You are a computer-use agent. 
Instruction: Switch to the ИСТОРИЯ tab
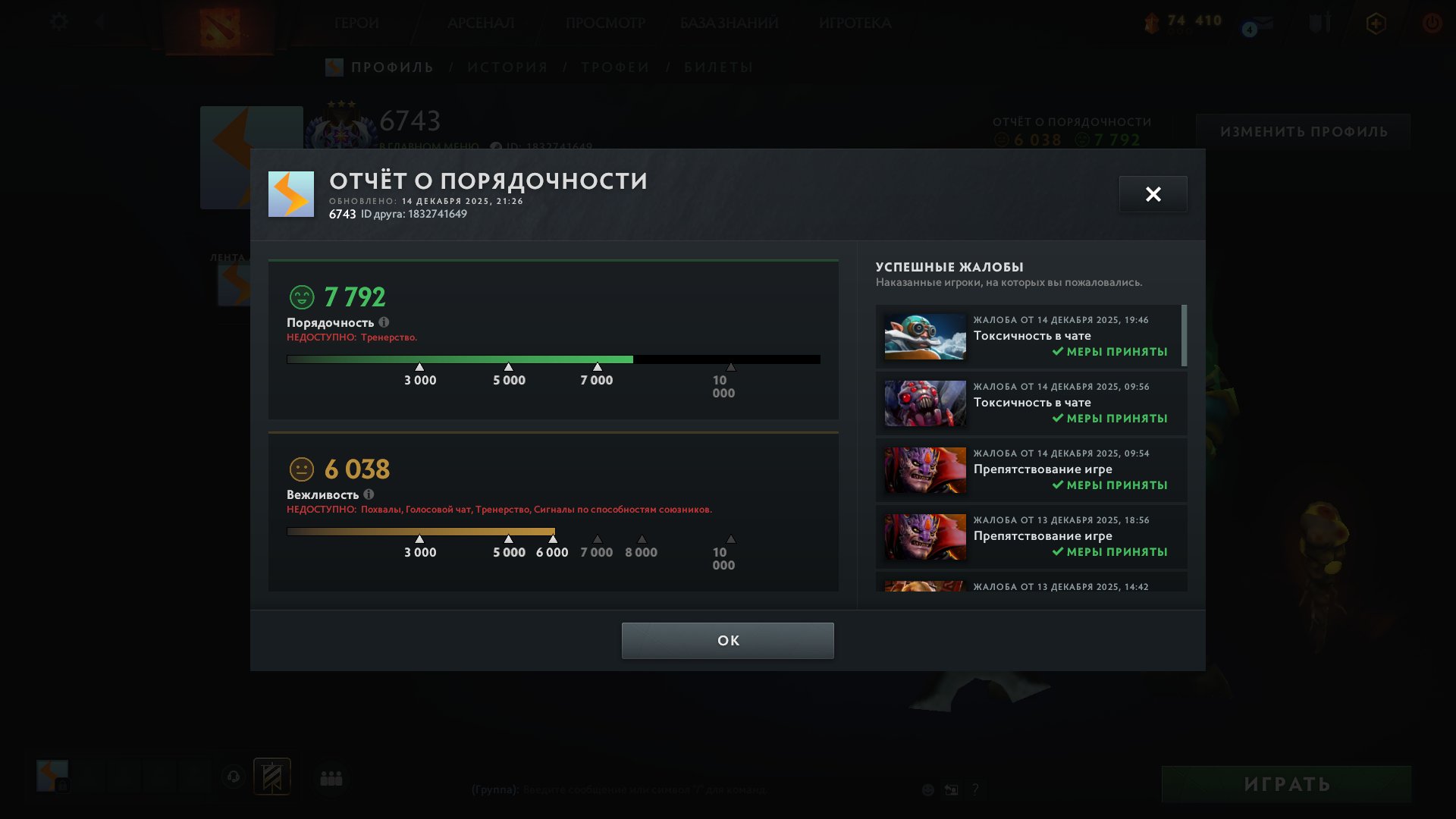tap(507, 67)
